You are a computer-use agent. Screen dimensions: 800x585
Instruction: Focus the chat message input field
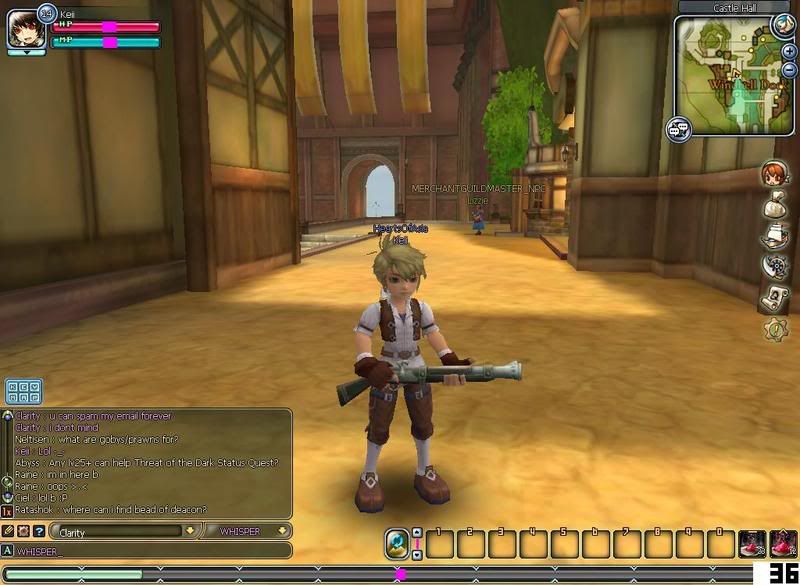click(x=150, y=550)
